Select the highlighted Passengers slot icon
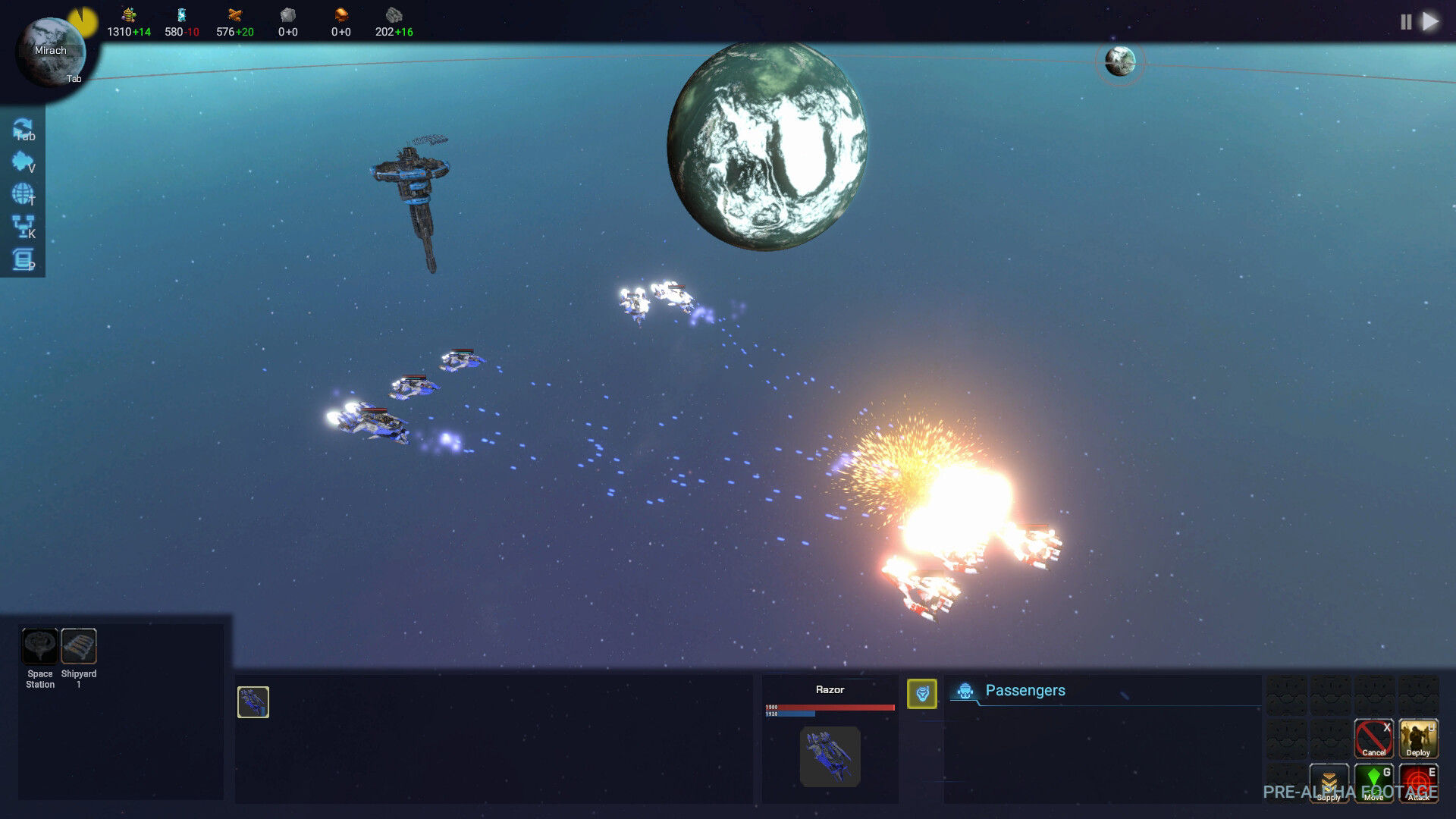1456x819 pixels. 922,693
